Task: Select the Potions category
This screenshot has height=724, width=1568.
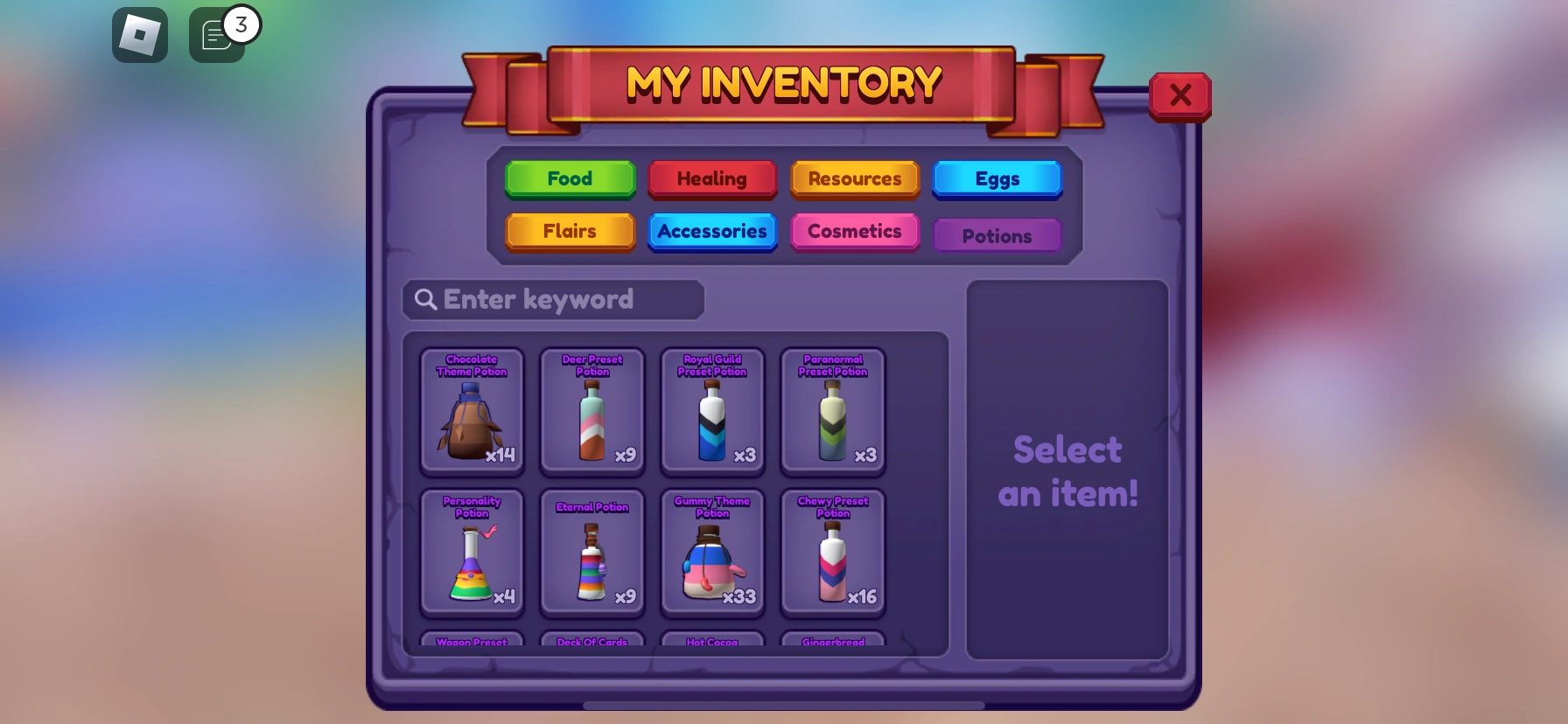Action: [997, 235]
